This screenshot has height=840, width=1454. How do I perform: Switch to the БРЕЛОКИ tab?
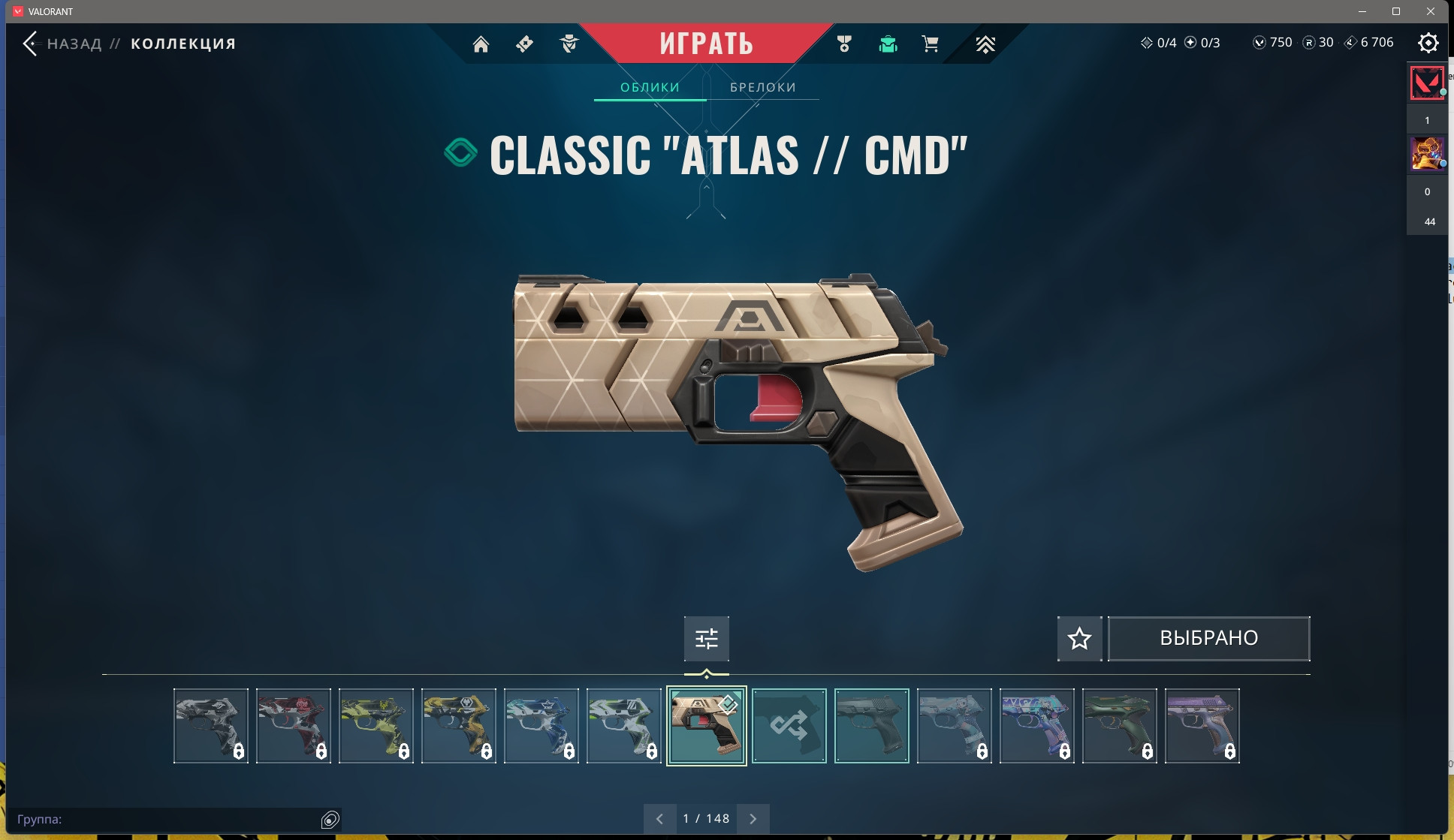pyautogui.click(x=762, y=87)
